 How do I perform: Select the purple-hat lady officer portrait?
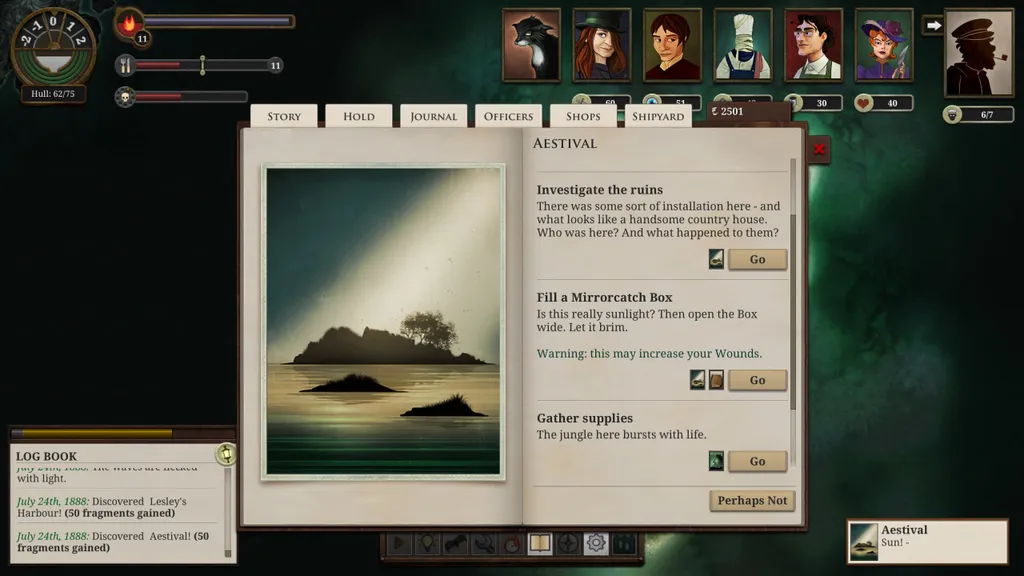[x=884, y=45]
